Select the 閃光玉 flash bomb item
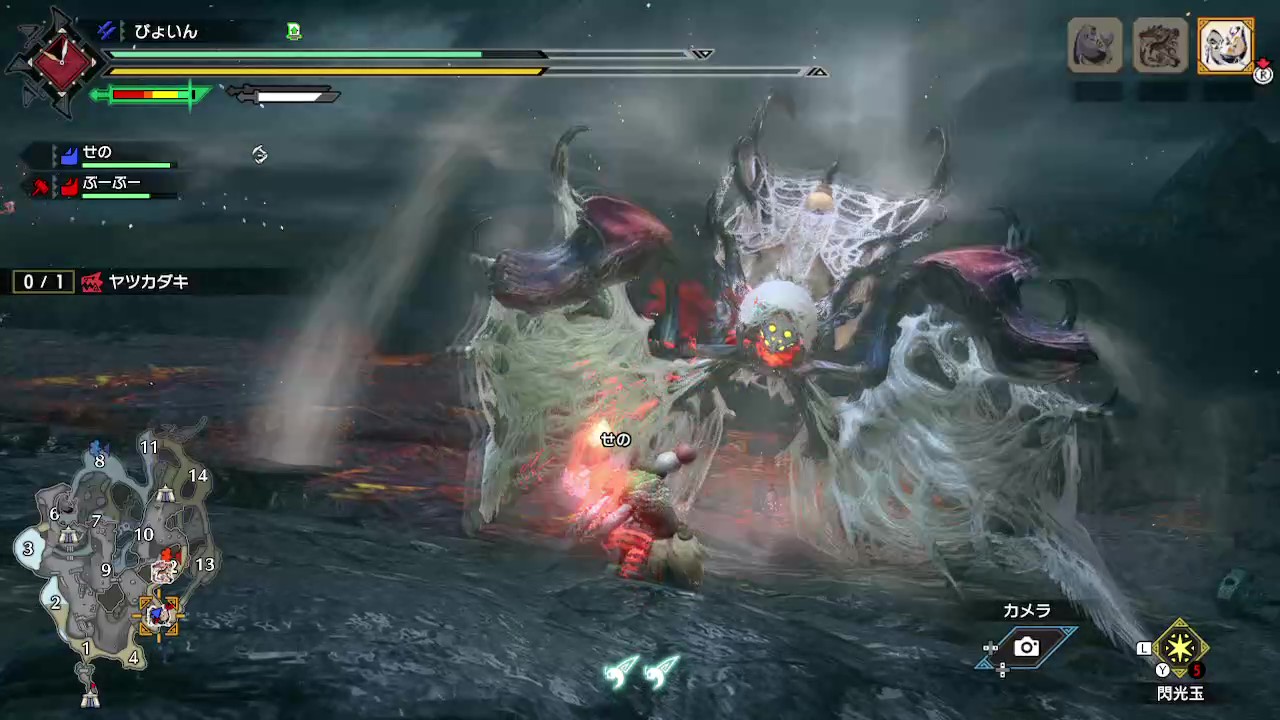Image resolution: width=1280 pixels, height=720 pixels. click(x=1180, y=650)
